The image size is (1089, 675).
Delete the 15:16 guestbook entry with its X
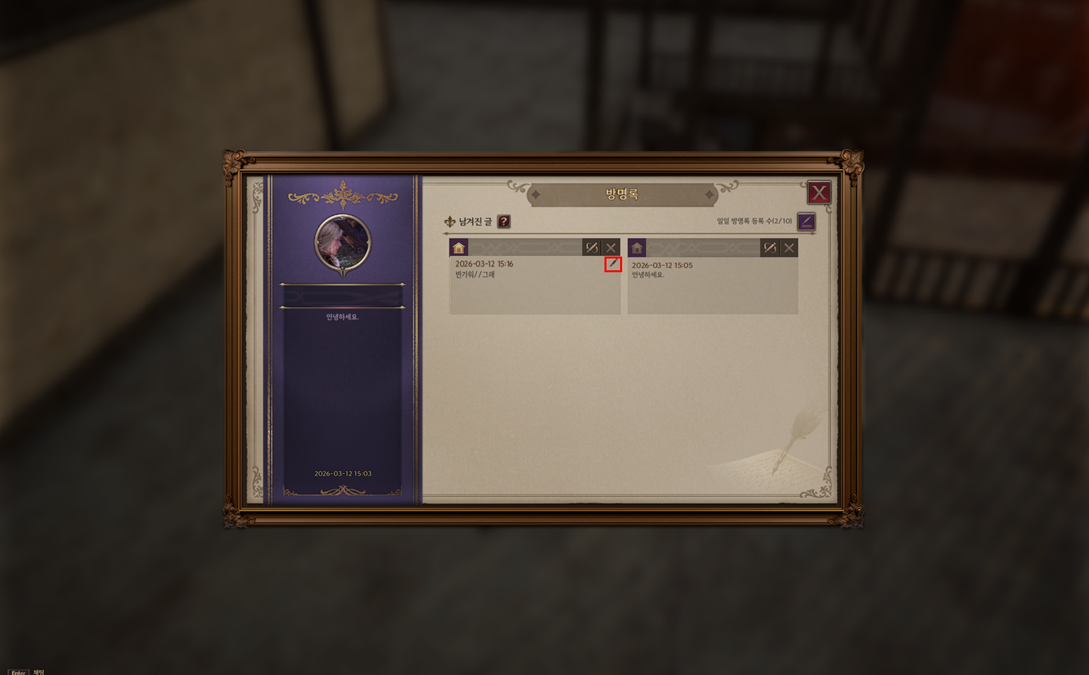(611, 248)
